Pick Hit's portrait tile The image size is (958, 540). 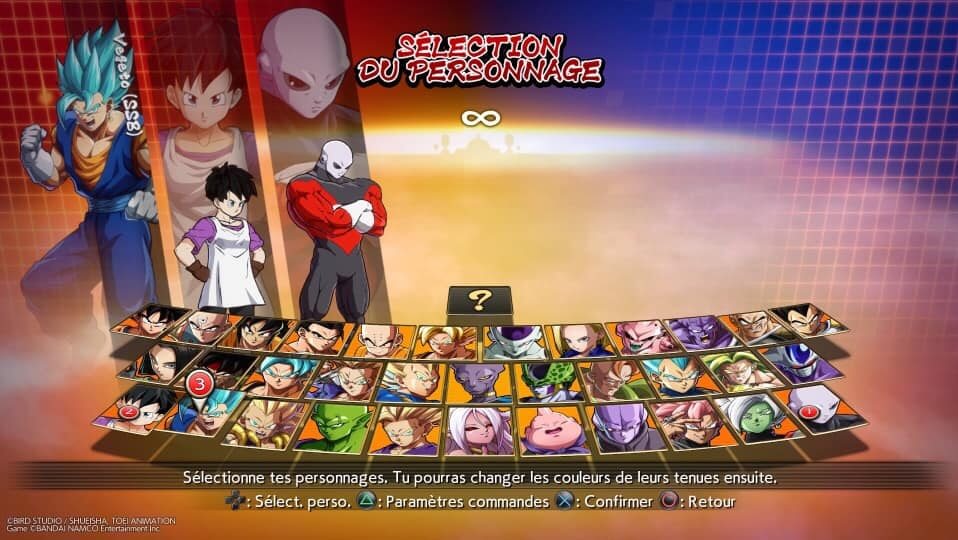624,427
